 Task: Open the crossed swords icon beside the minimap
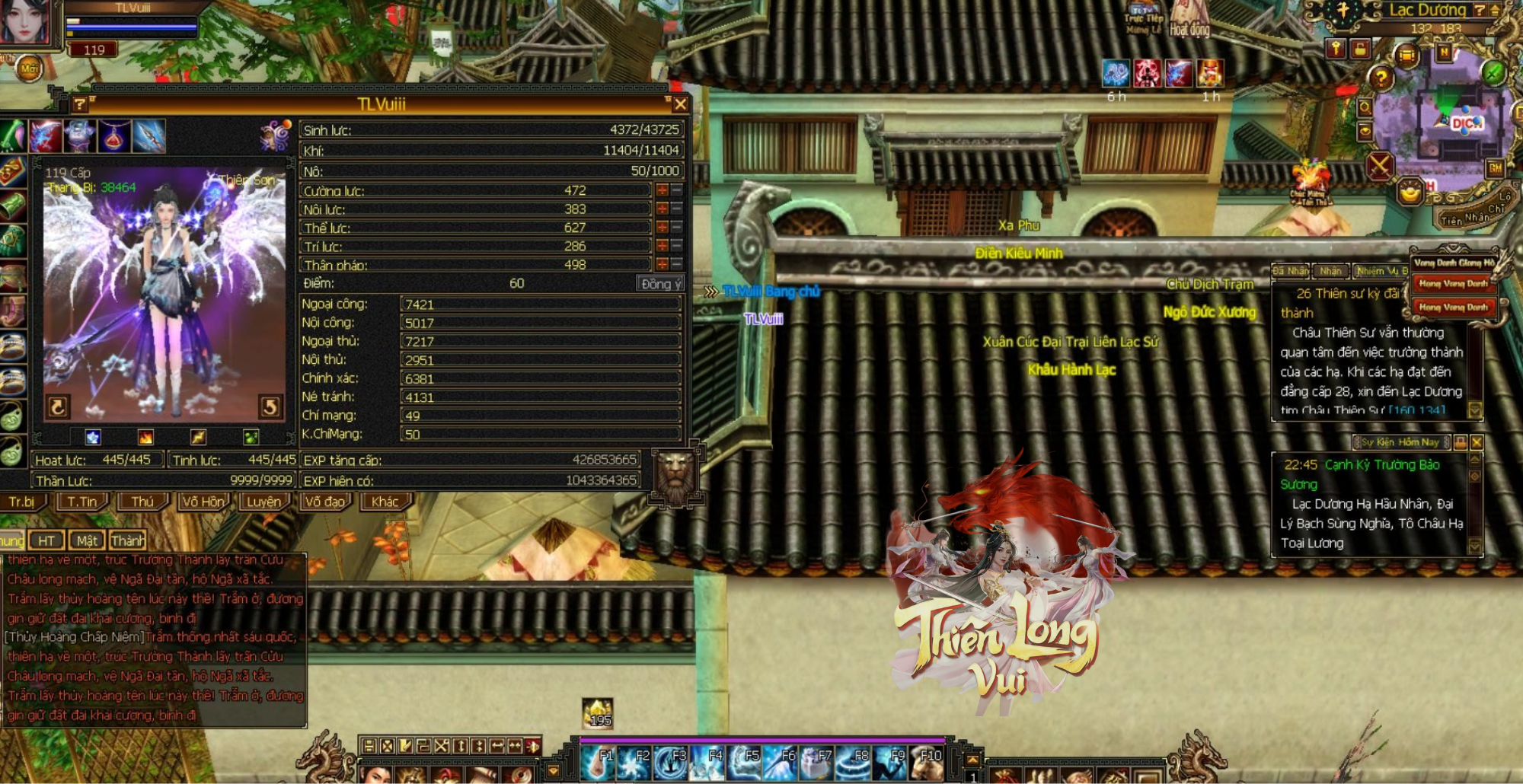[1379, 166]
